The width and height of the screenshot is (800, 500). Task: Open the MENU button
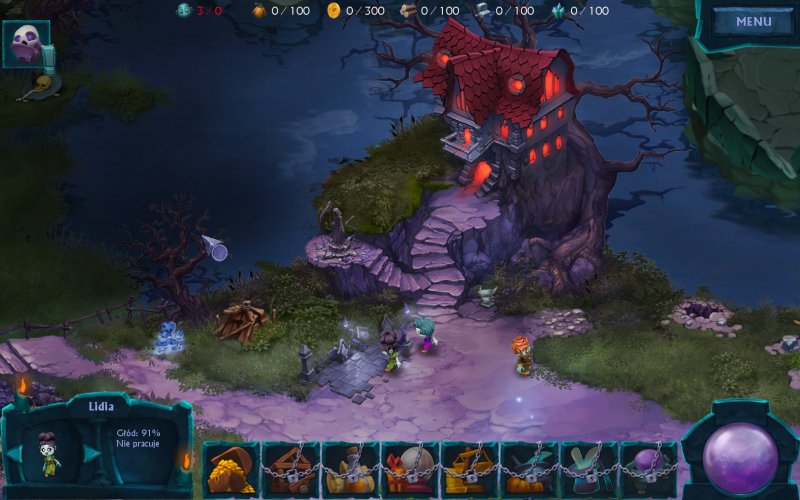coord(753,21)
